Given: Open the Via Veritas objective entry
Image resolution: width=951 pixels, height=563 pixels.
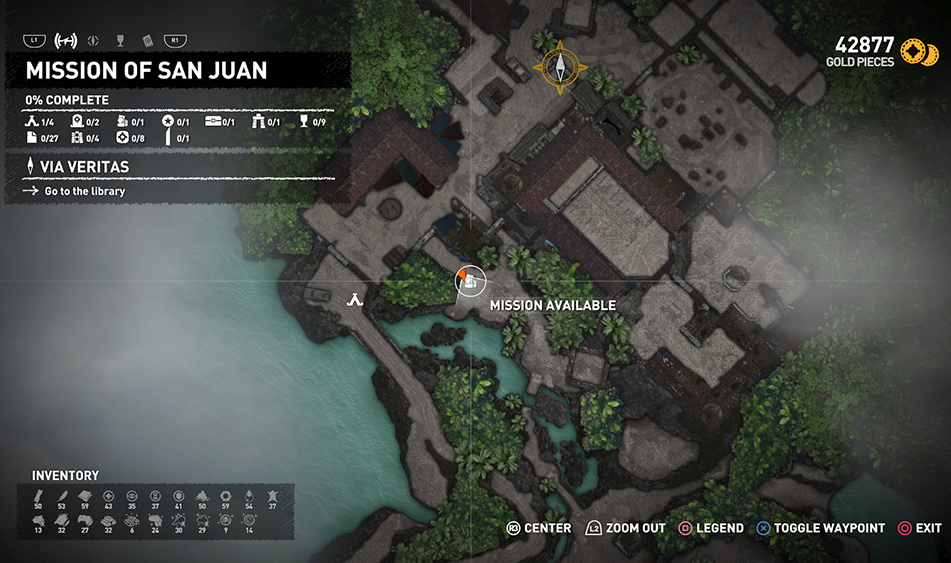Looking at the screenshot, I should (86, 167).
